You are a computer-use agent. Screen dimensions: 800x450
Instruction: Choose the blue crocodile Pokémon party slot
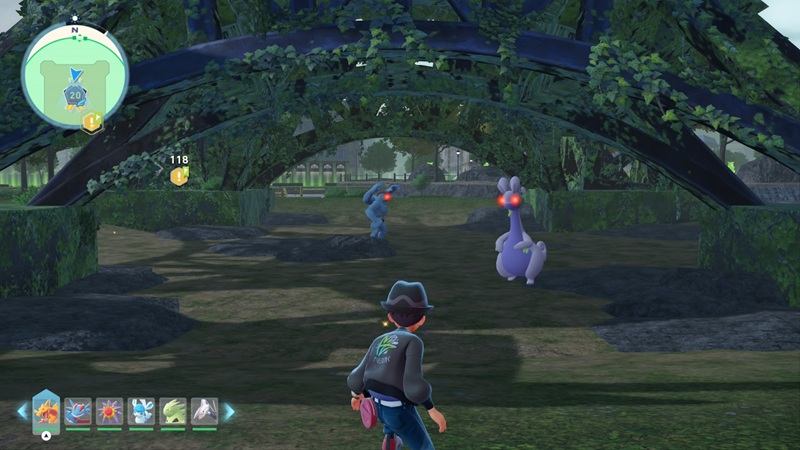(78, 411)
